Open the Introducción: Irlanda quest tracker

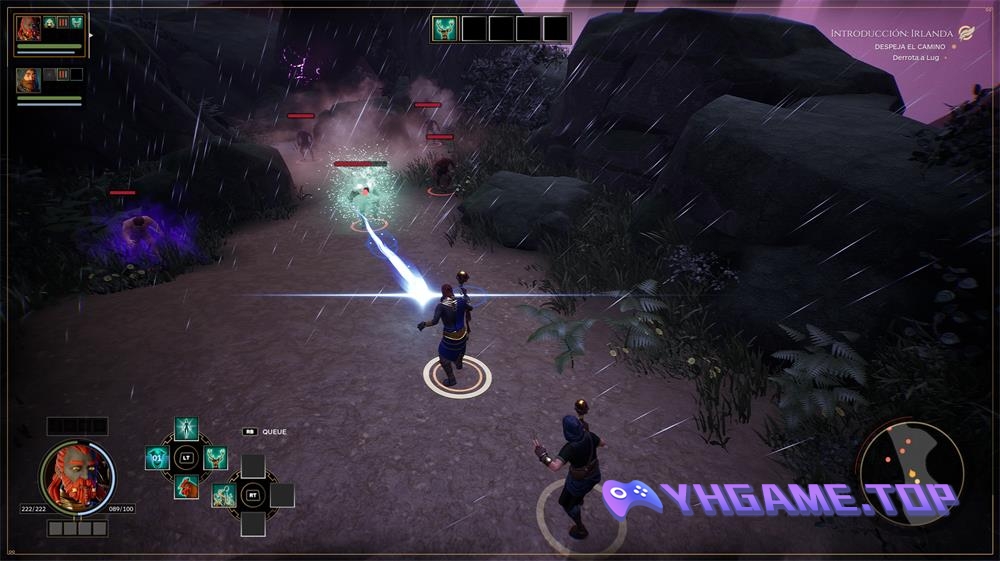[894, 33]
